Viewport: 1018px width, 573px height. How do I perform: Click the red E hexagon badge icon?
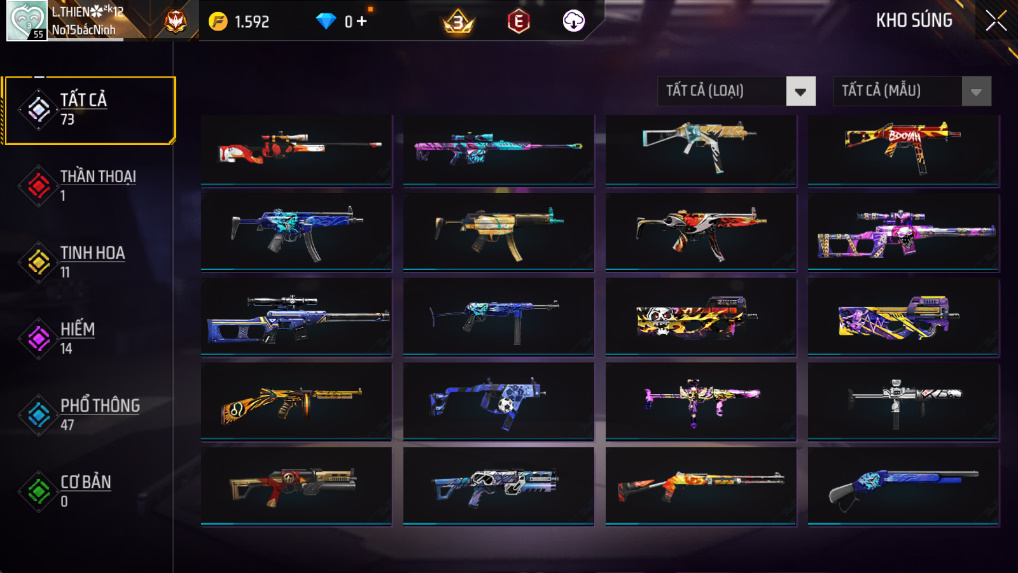pyautogui.click(x=518, y=21)
